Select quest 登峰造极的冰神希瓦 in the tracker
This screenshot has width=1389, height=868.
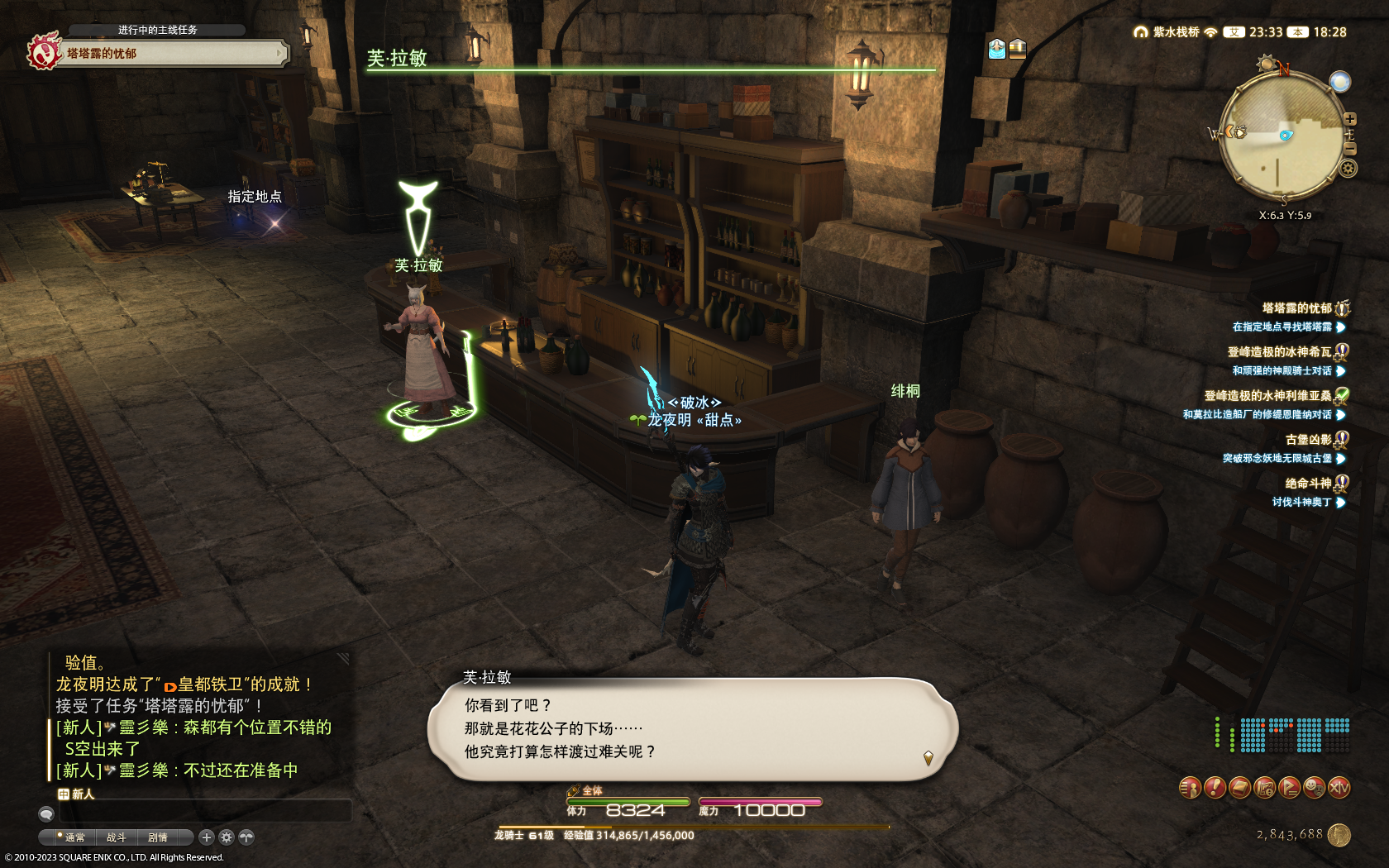[1279, 351]
